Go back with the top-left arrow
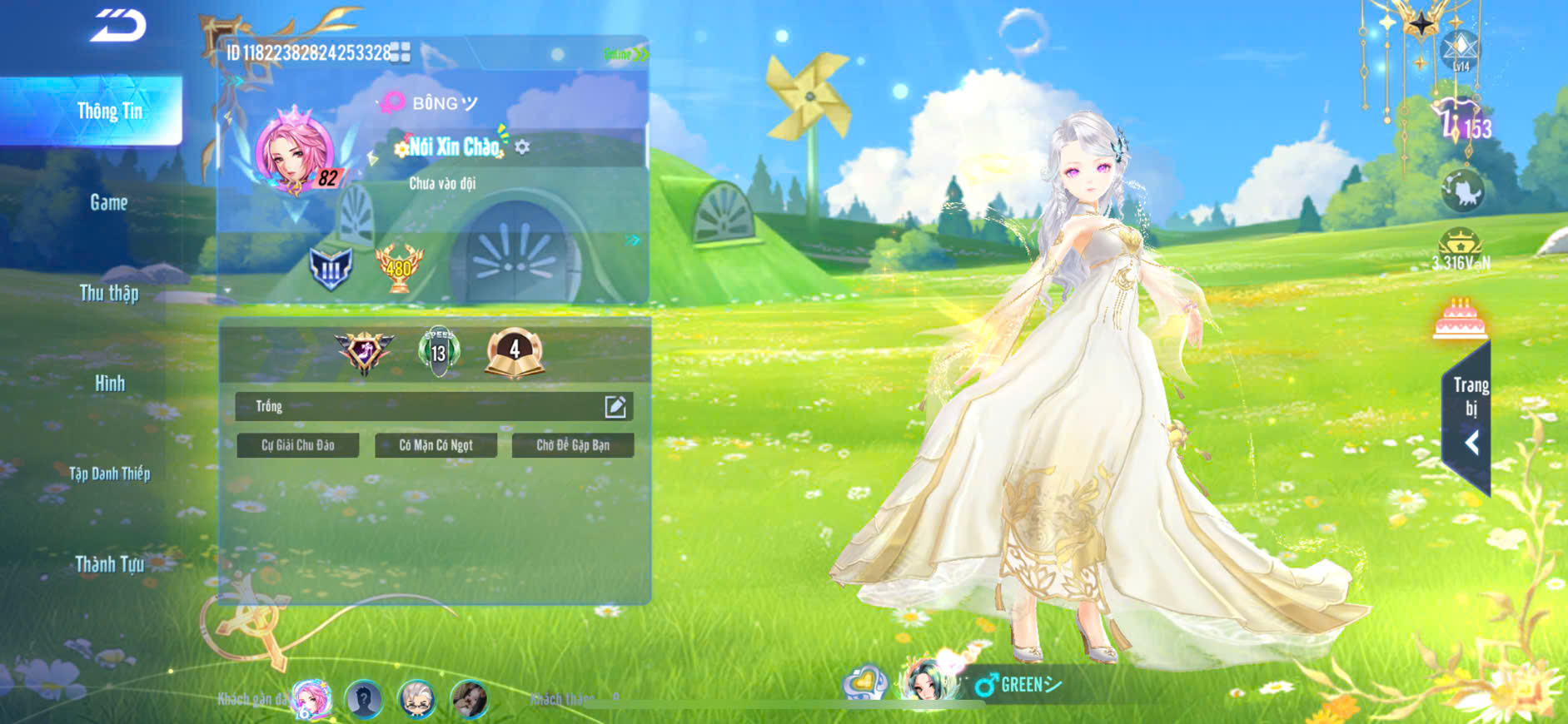1568x724 pixels. point(118,25)
